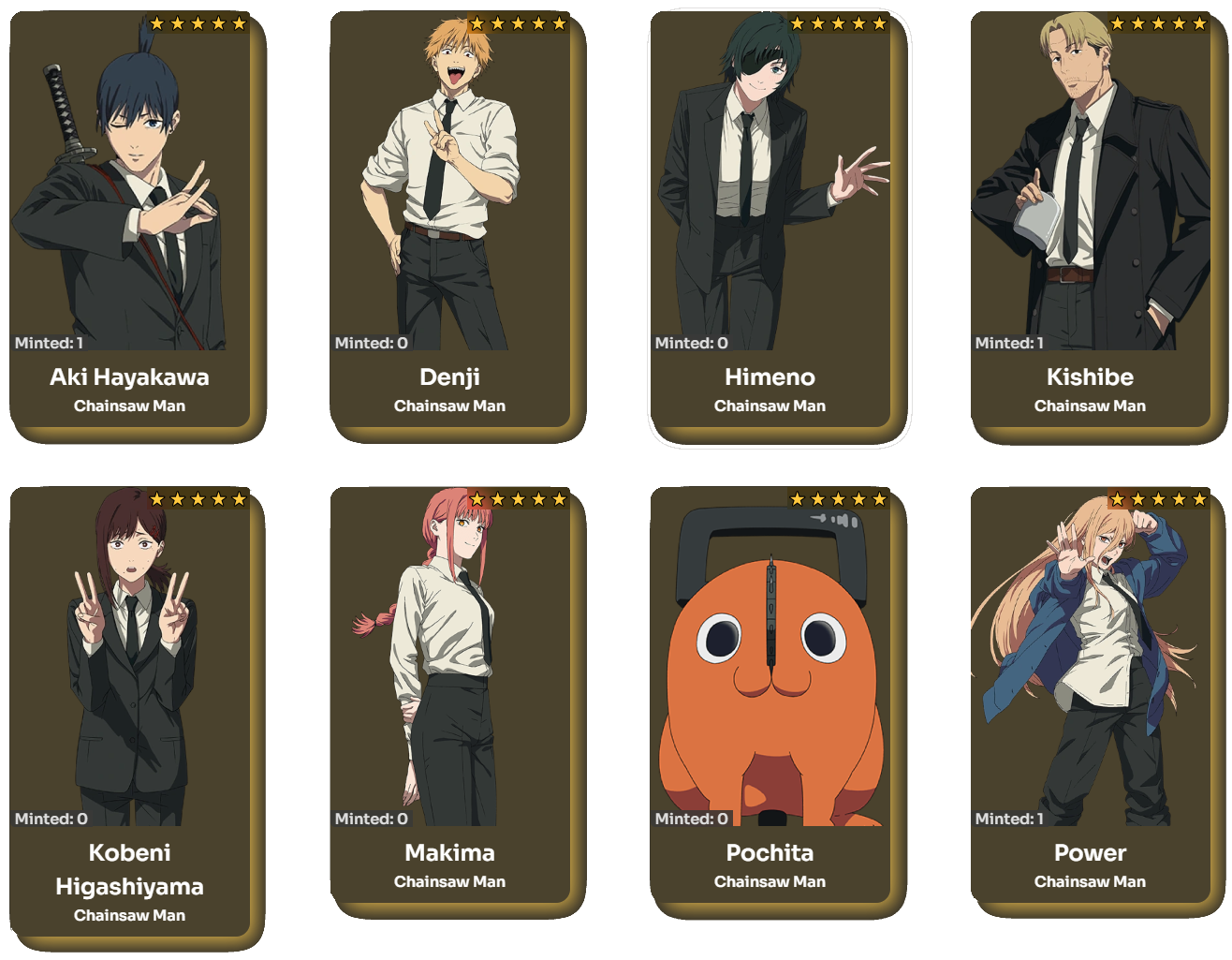Select the last star on Makima's card
Image resolution: width=1232 pixels, height=960 pixels.
click(x=561, y=496)
